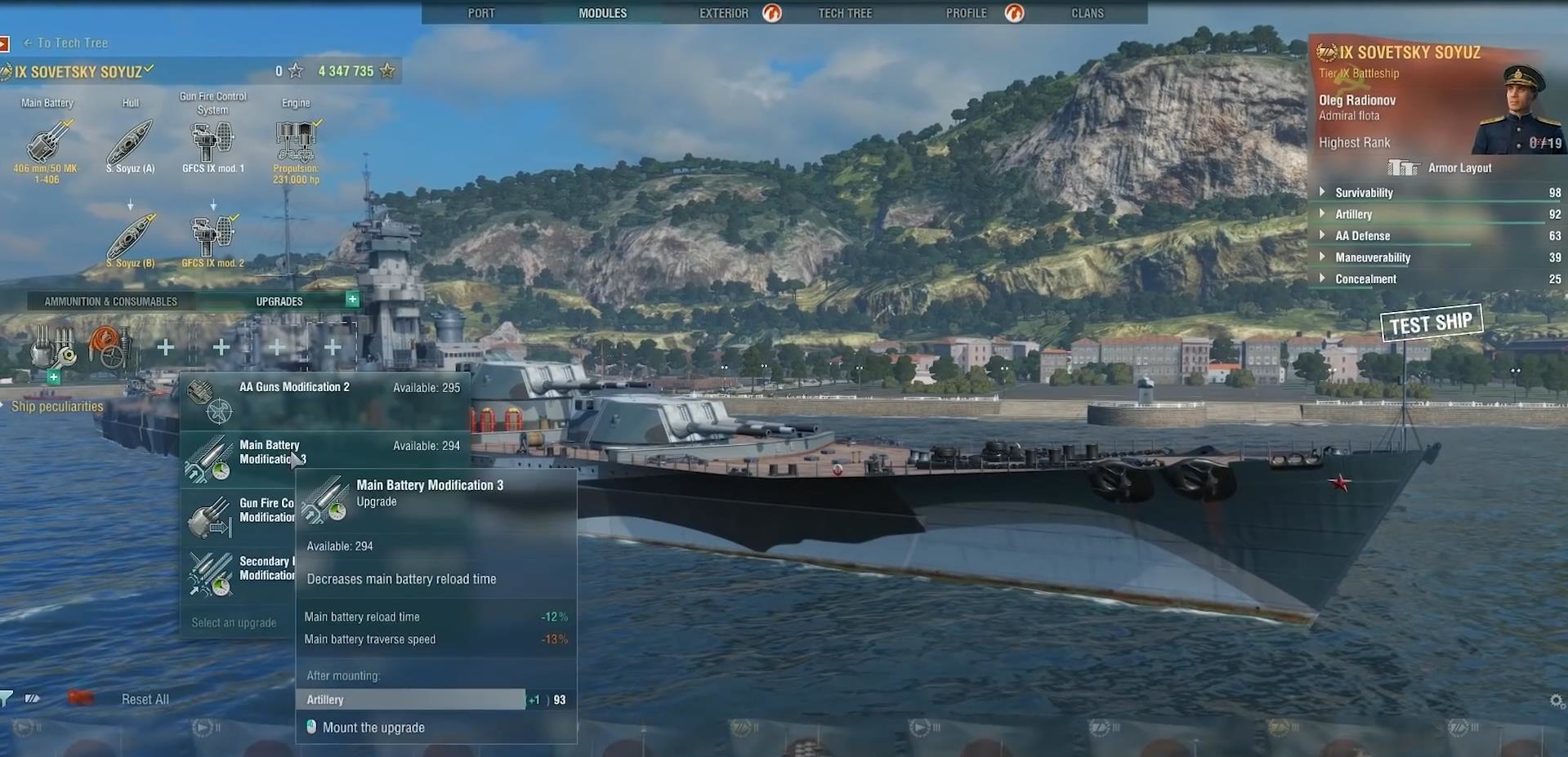Screen dimensions: 1568x757
Task: Open the Armor Layout view
Action: tap(1459, 168)
